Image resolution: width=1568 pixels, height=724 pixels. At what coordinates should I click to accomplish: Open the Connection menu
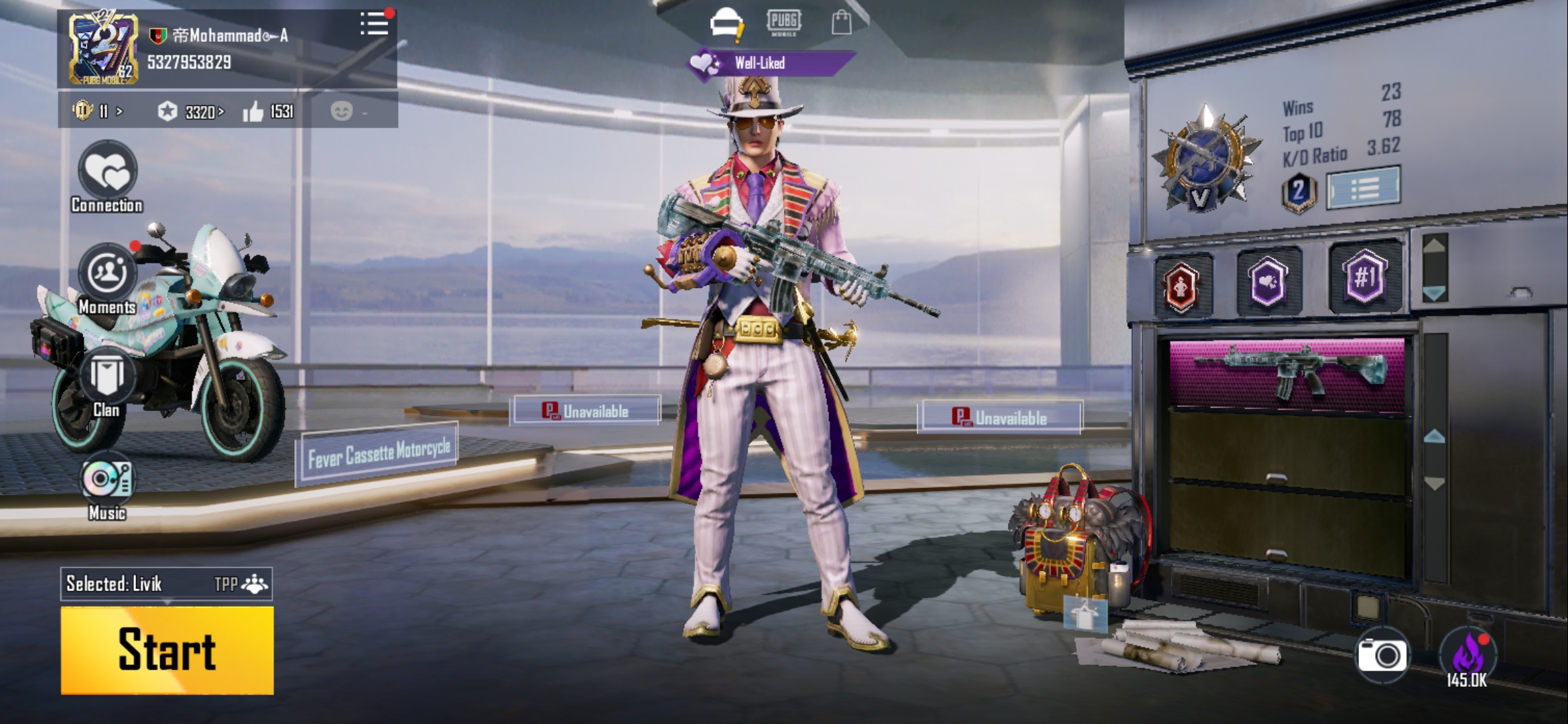pos(107,176)
